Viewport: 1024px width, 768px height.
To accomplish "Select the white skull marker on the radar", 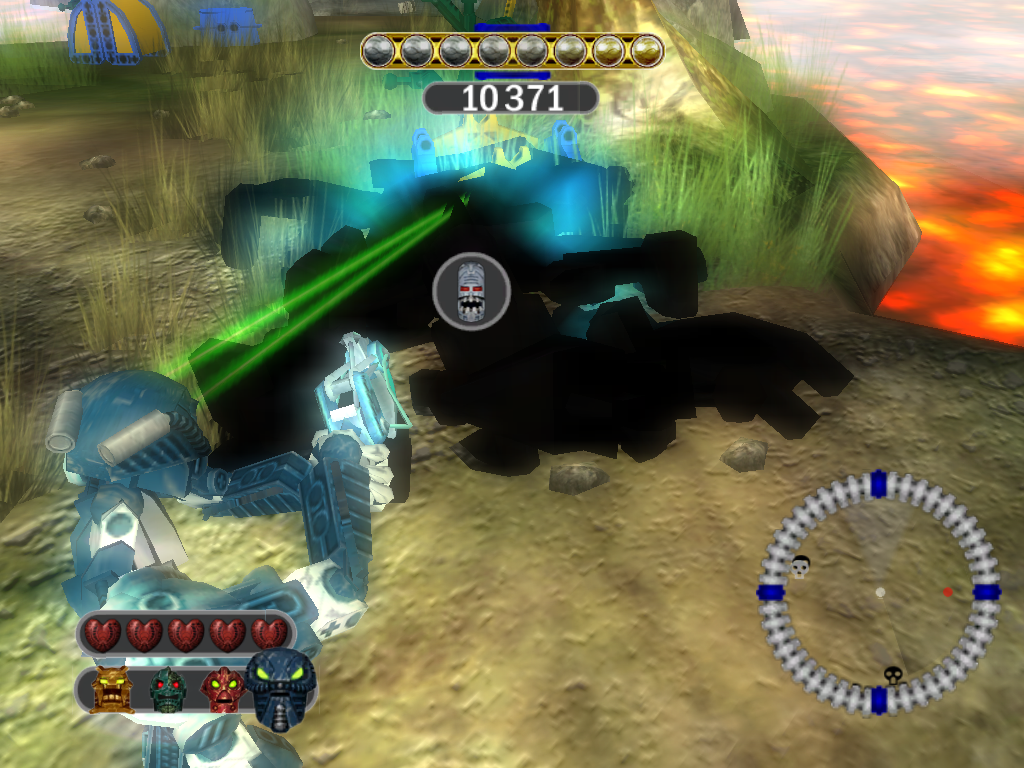I will (800, 566).
